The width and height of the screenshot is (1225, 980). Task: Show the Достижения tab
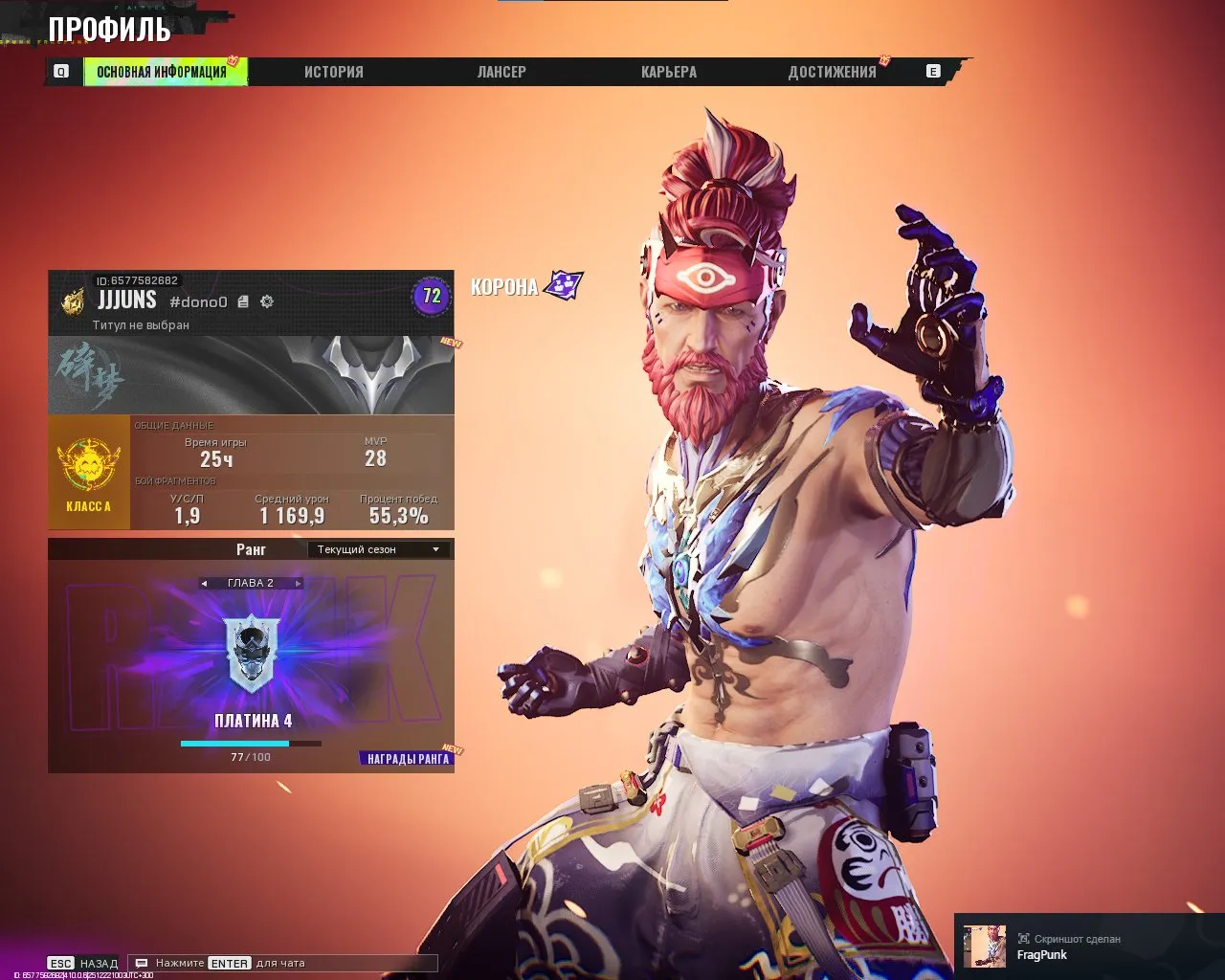pyautogui.click(x=832, y=72)
